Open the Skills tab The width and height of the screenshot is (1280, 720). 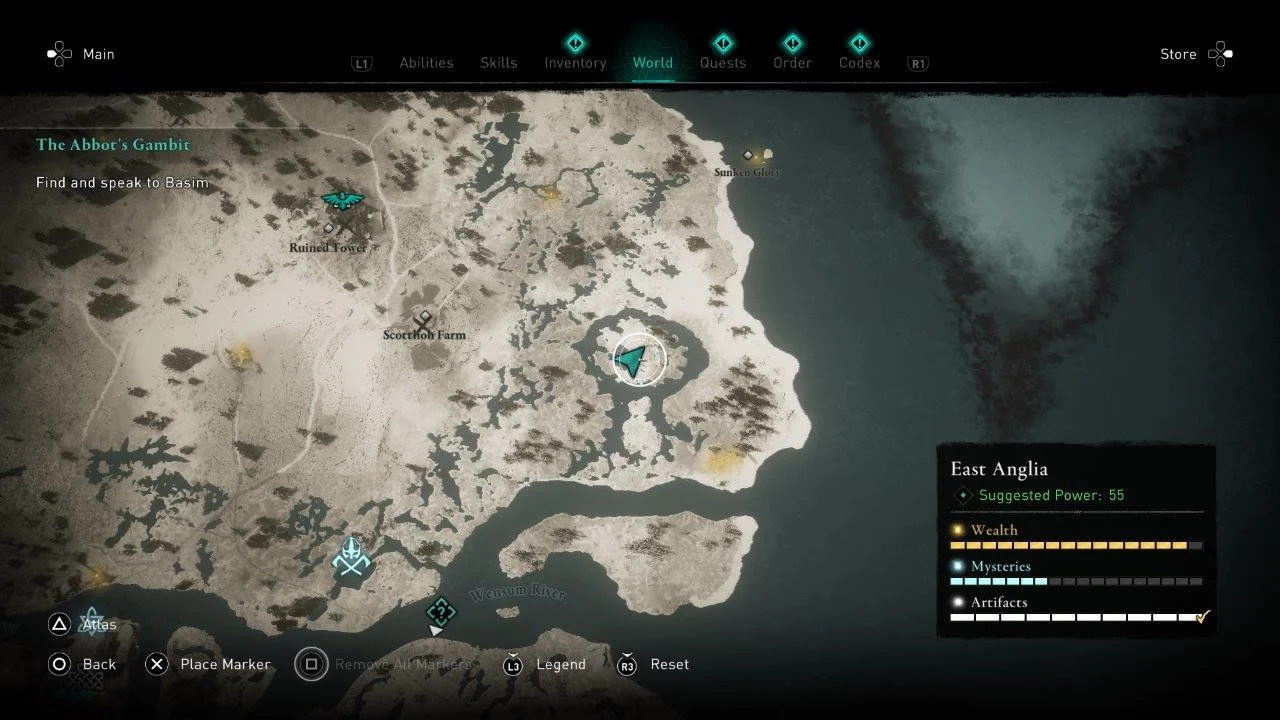point(498,63)
